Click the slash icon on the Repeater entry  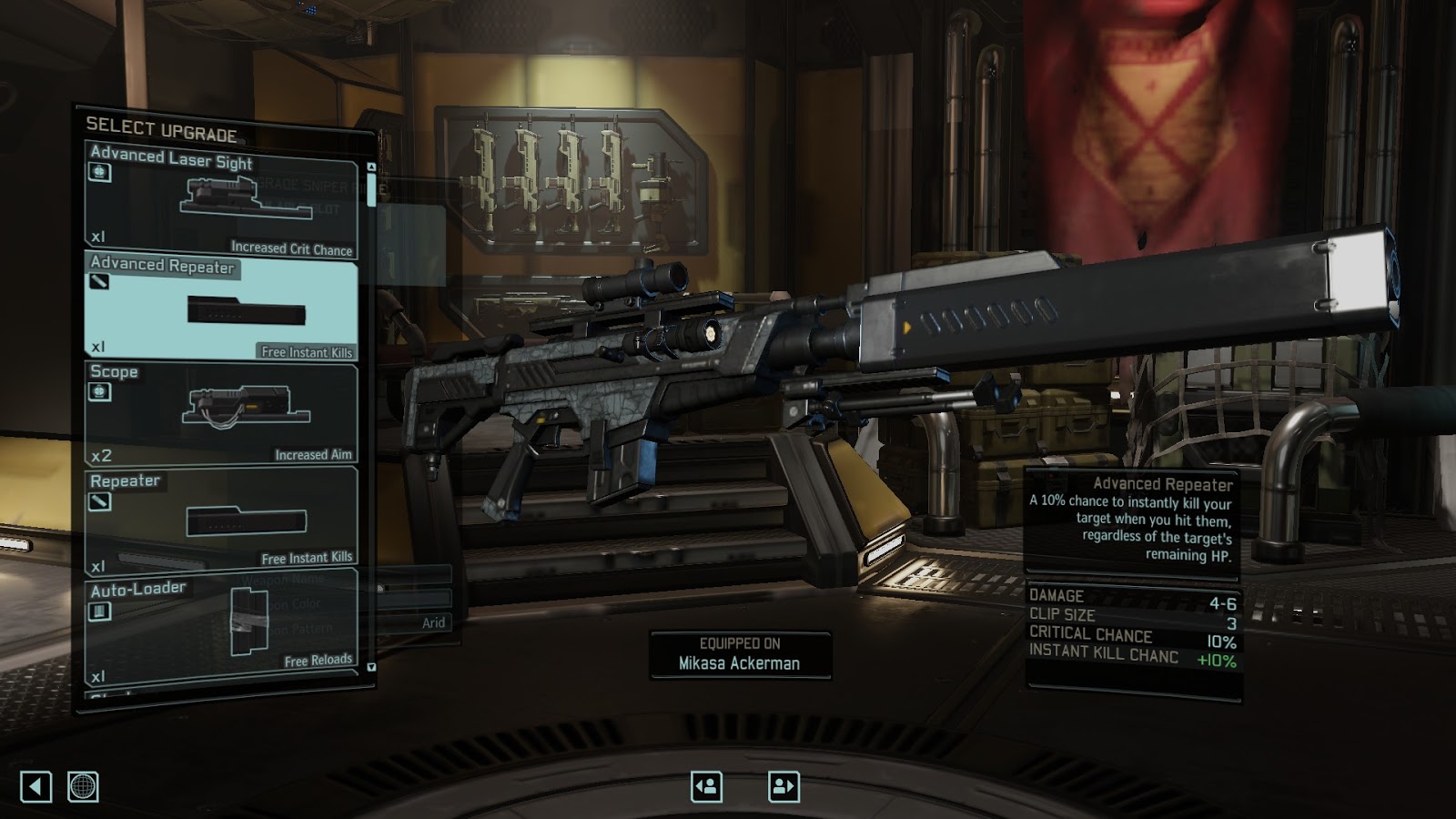pyautogui.click(x=98, y=502)
